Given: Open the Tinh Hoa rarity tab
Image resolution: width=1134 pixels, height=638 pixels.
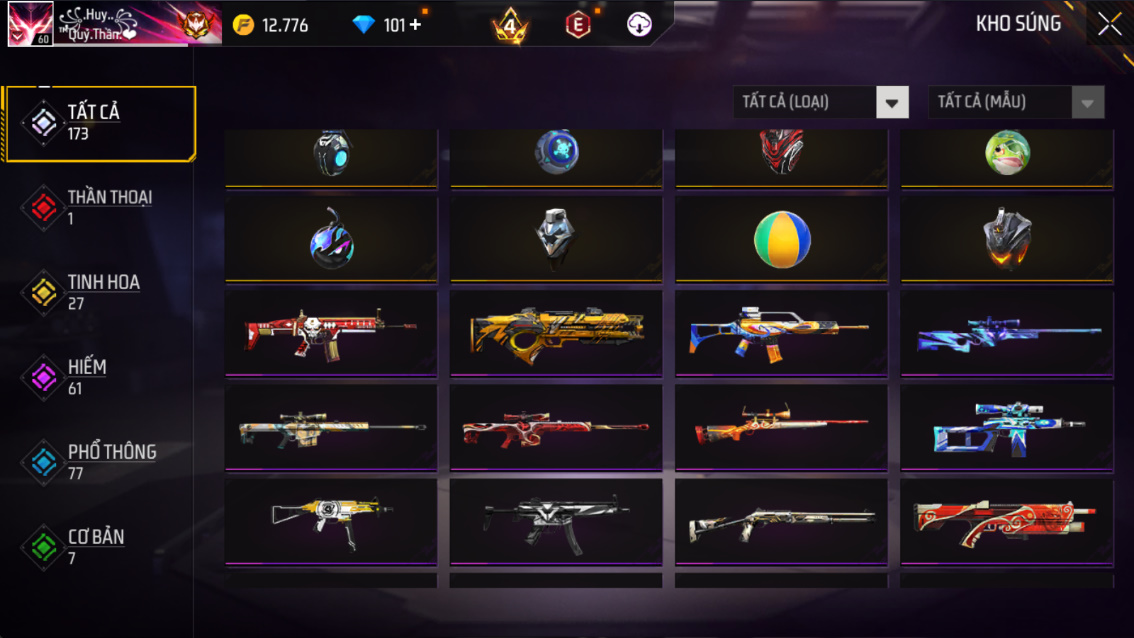Looking at the screenshot, I should 98,292.
